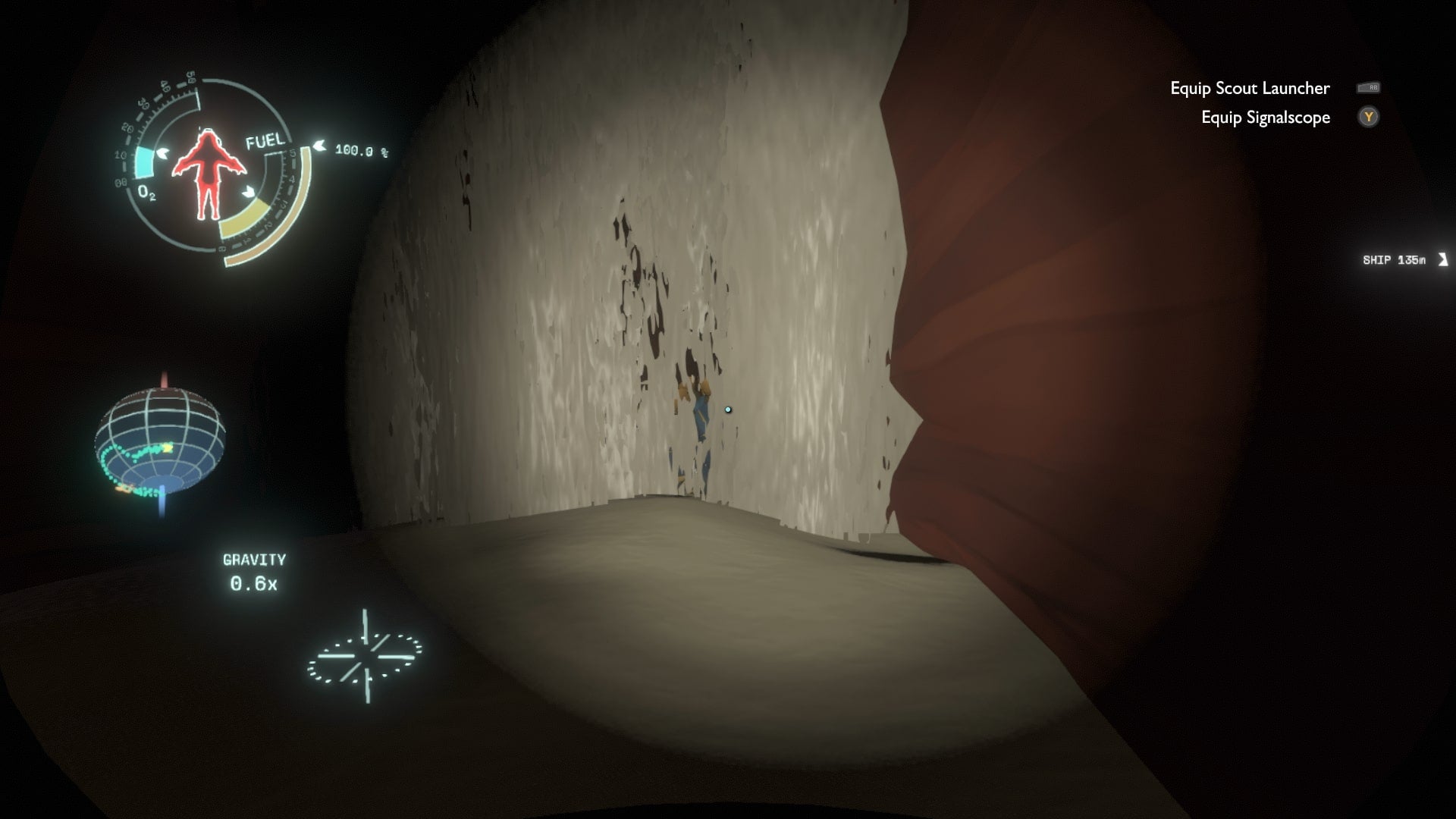Select the Equip Signalscope option

click(1265, 118)
